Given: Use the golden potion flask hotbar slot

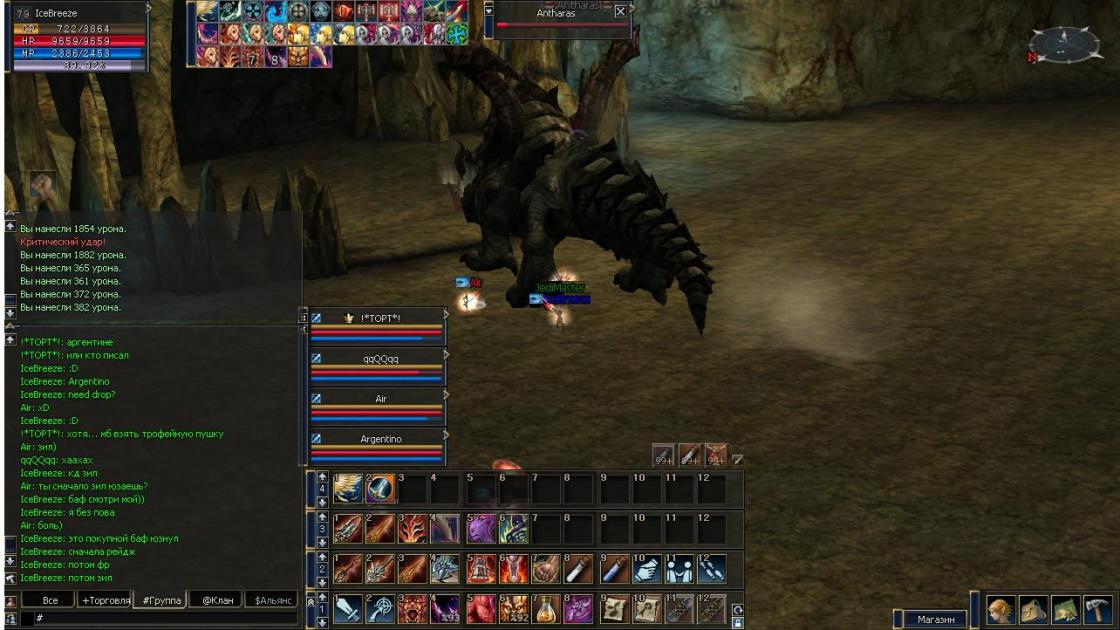Looking at the screenshot, I should [x=544, y=609].
